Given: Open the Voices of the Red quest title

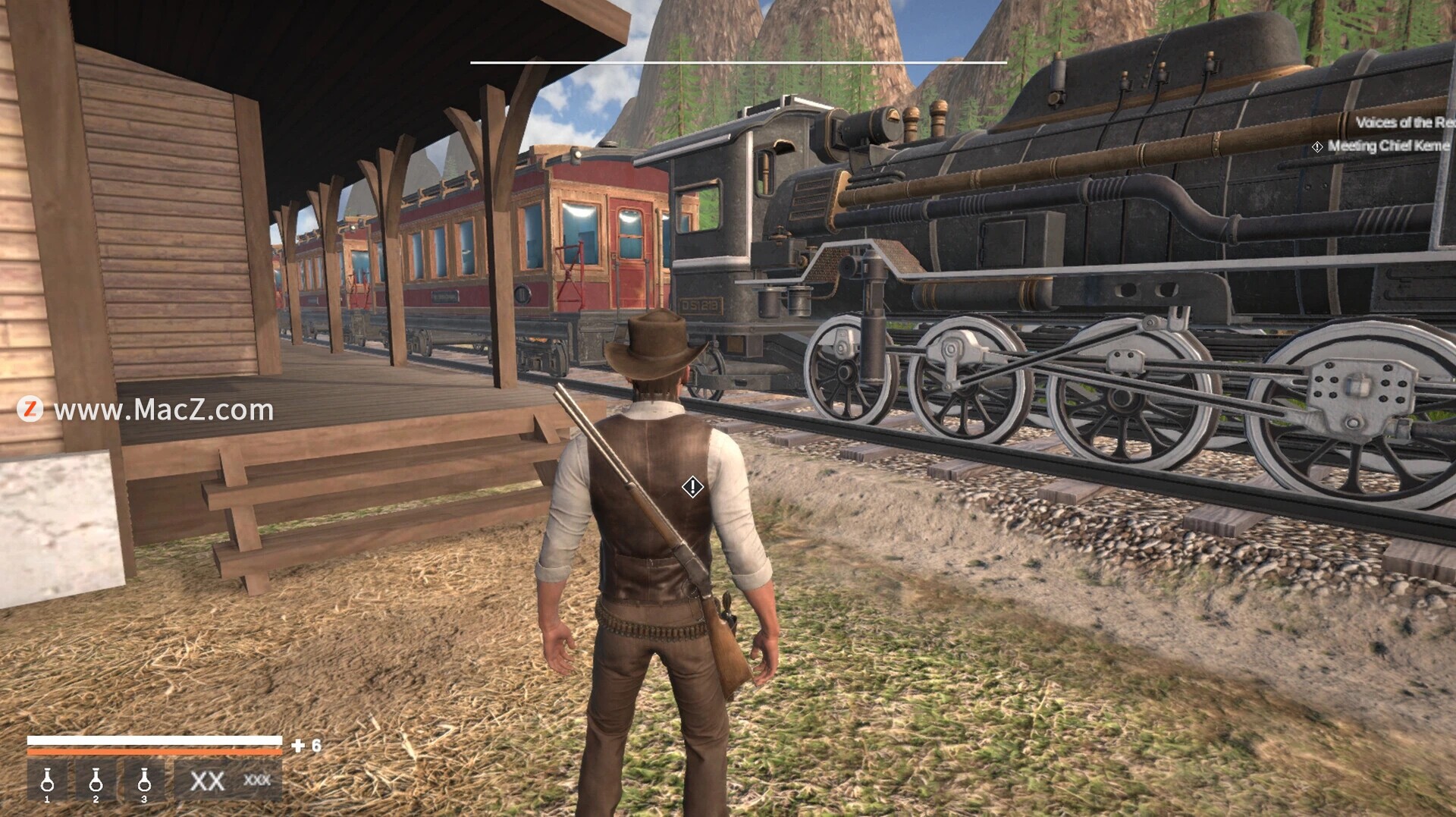Looking at the screenshot, I should 1404,122.
